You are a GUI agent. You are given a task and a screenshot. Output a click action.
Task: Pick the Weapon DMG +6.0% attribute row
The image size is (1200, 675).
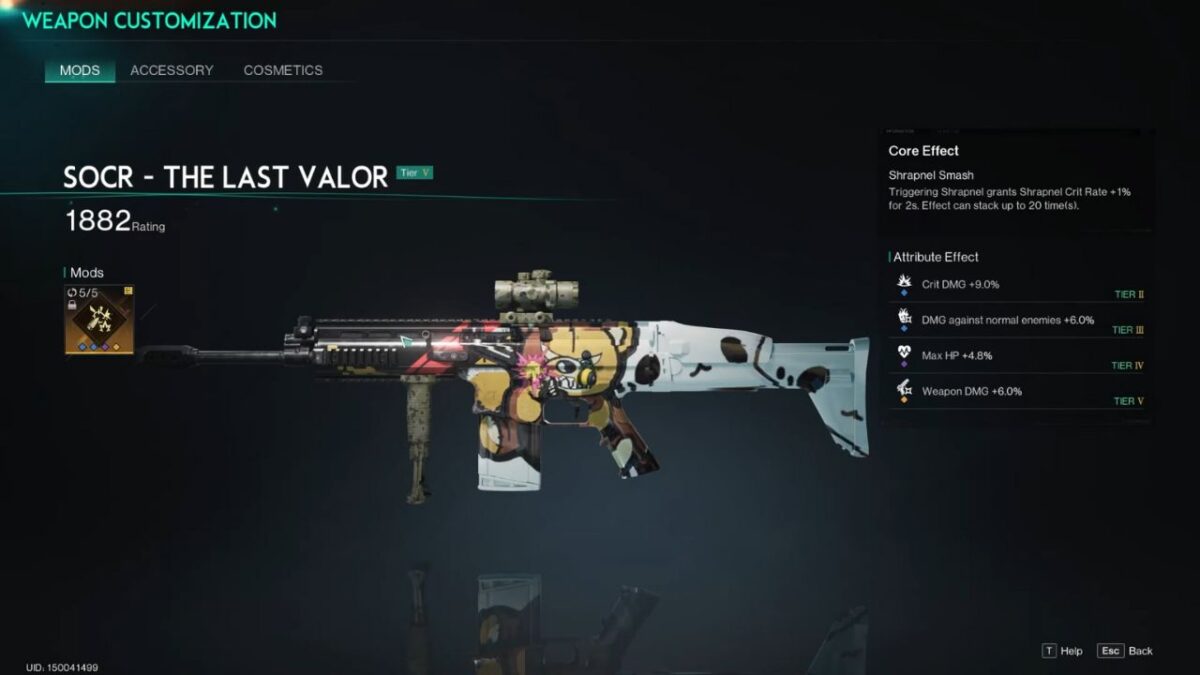pyautogui.click(x=1018, y=391)
